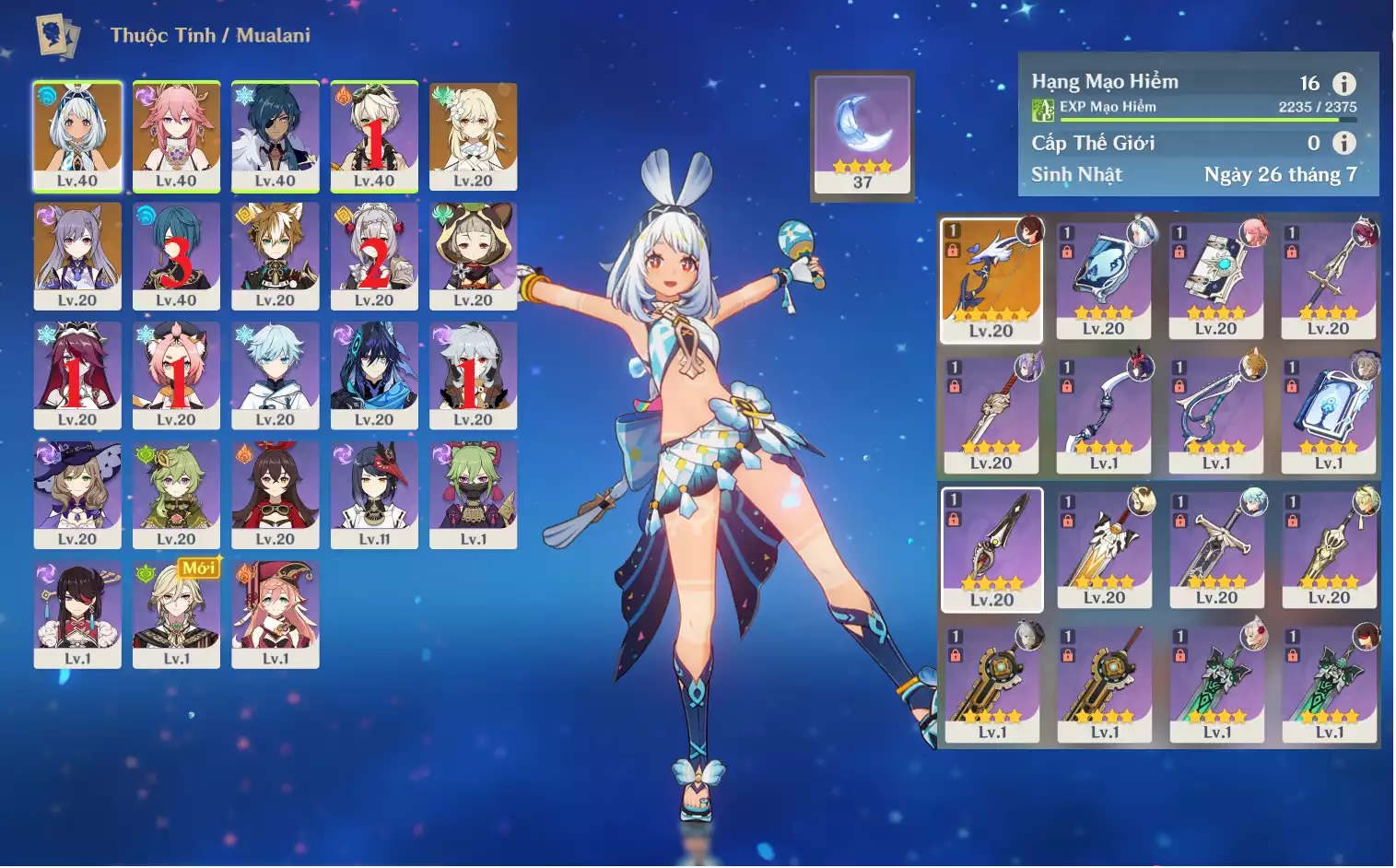The image size is (1396, 868).
Task: Select the five-star bow with orange background
Action: click(991, 279)
